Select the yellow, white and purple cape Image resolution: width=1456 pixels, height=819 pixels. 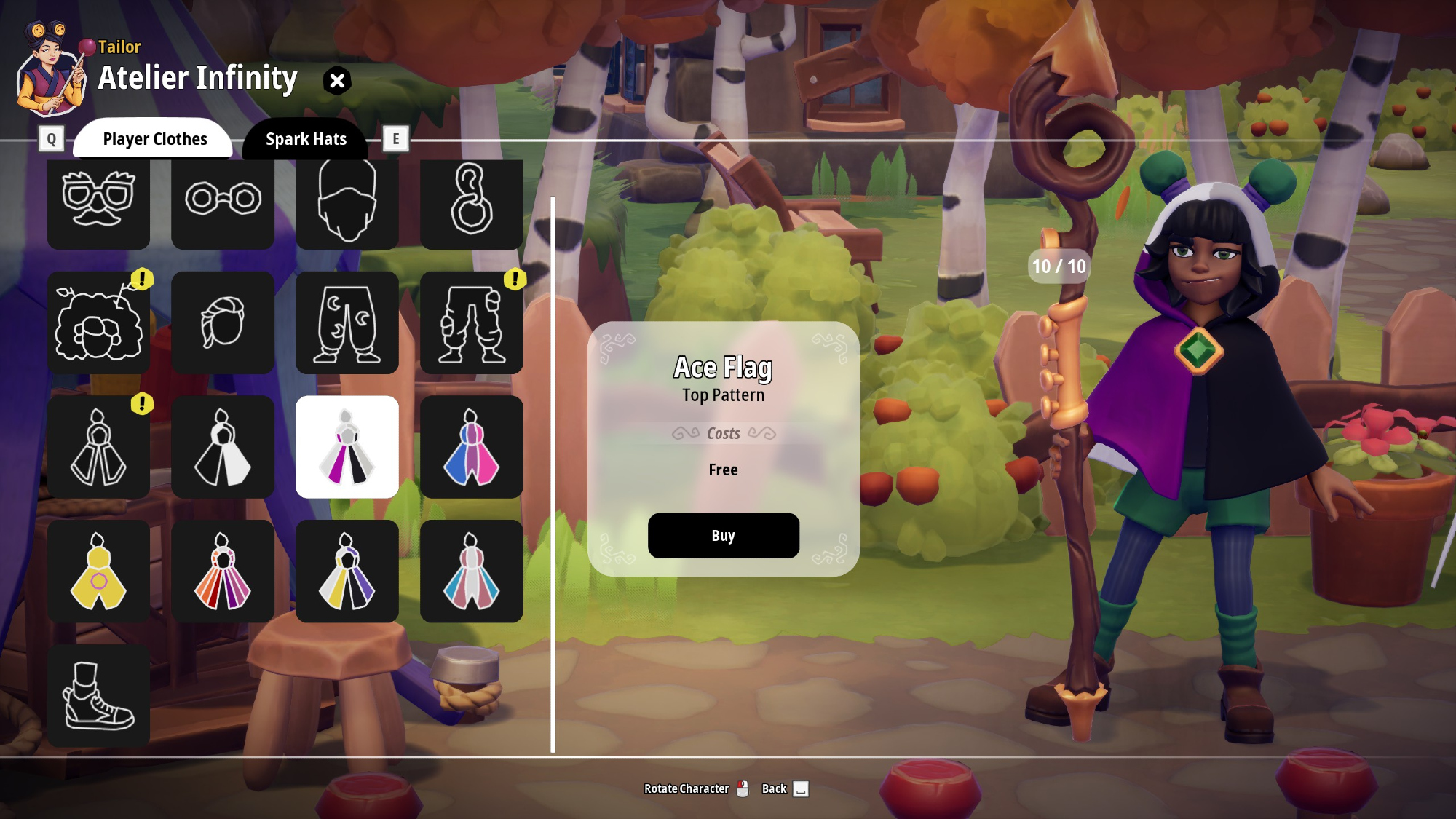click(347, 571)
